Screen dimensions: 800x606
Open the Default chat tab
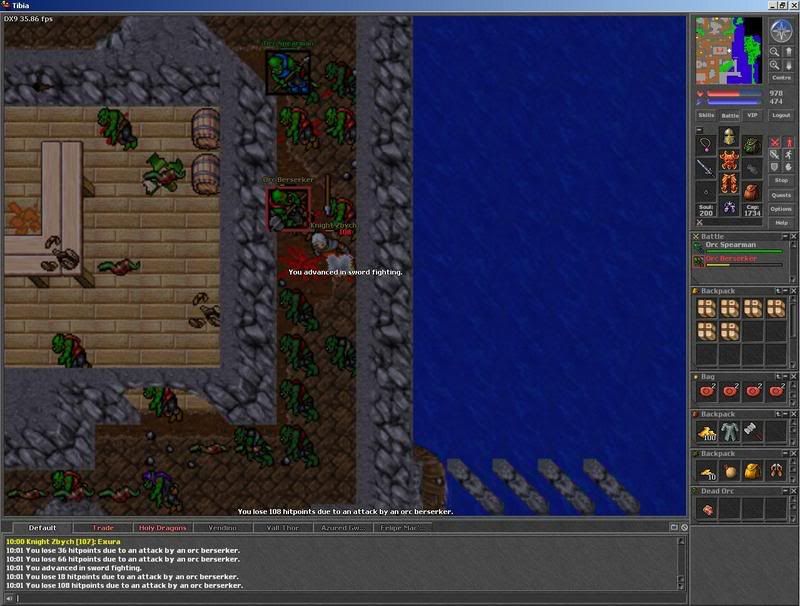tap(43, 527)
